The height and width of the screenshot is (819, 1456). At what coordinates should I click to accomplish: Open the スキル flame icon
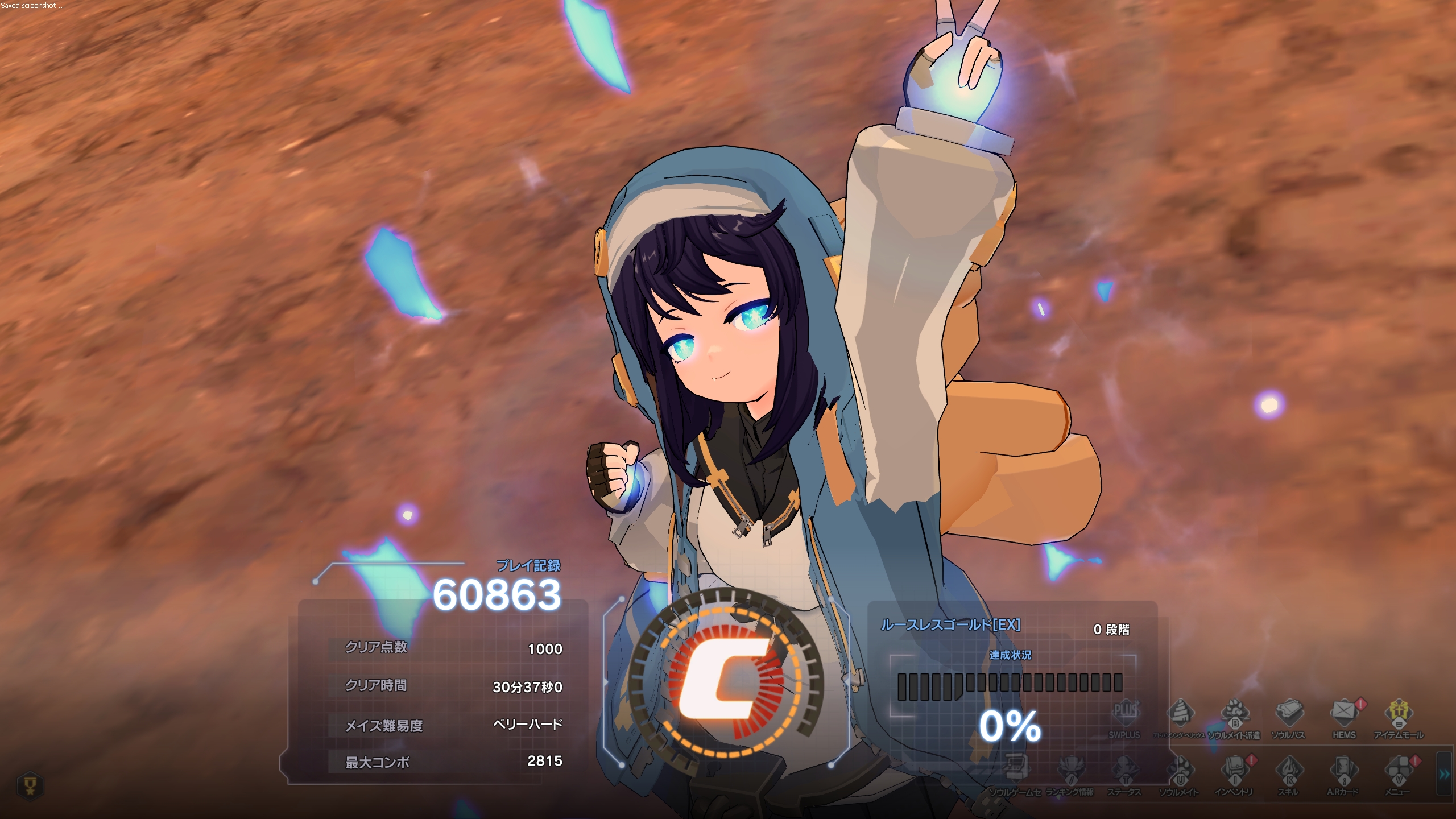pos(1289,769)
